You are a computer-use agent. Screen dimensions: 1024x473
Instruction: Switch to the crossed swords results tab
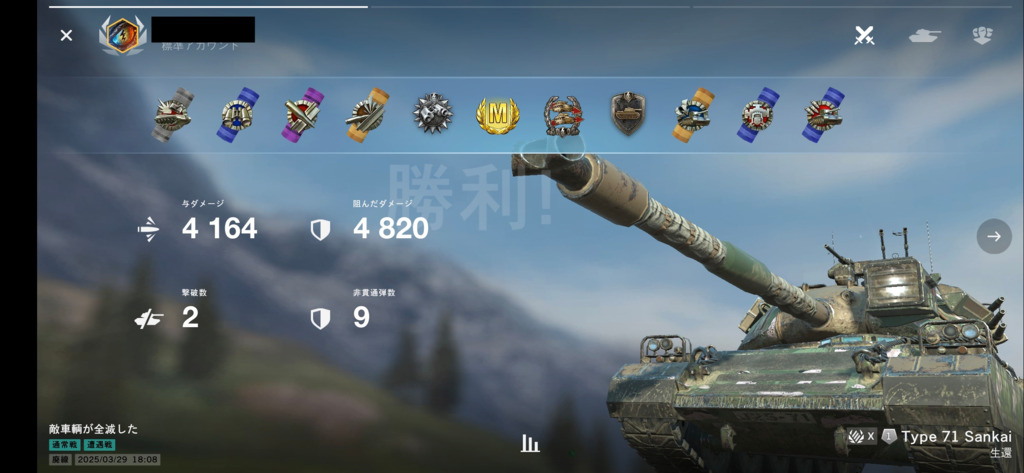pos(864,36)
